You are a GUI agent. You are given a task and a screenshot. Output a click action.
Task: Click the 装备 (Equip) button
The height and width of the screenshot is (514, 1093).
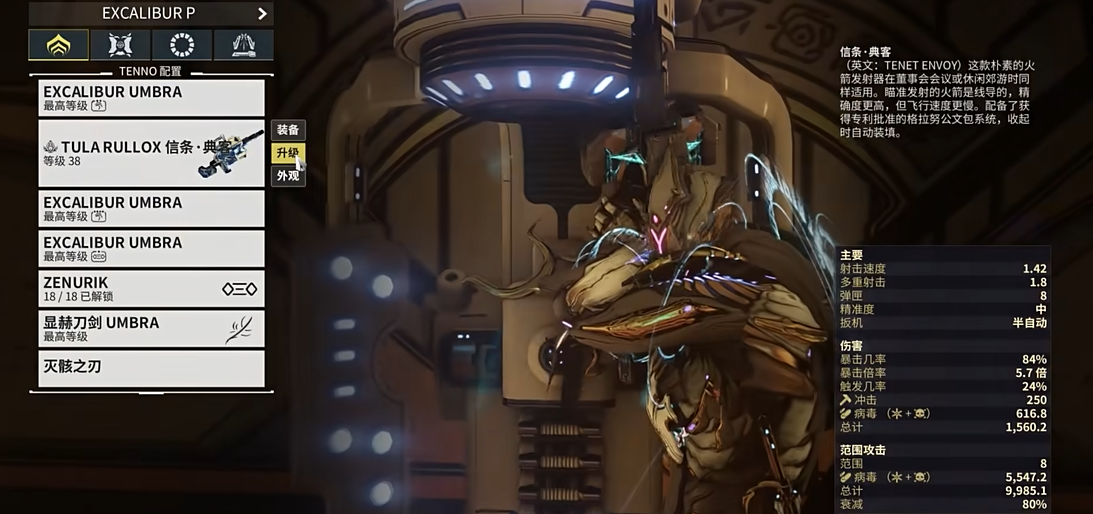click(288, 130)
